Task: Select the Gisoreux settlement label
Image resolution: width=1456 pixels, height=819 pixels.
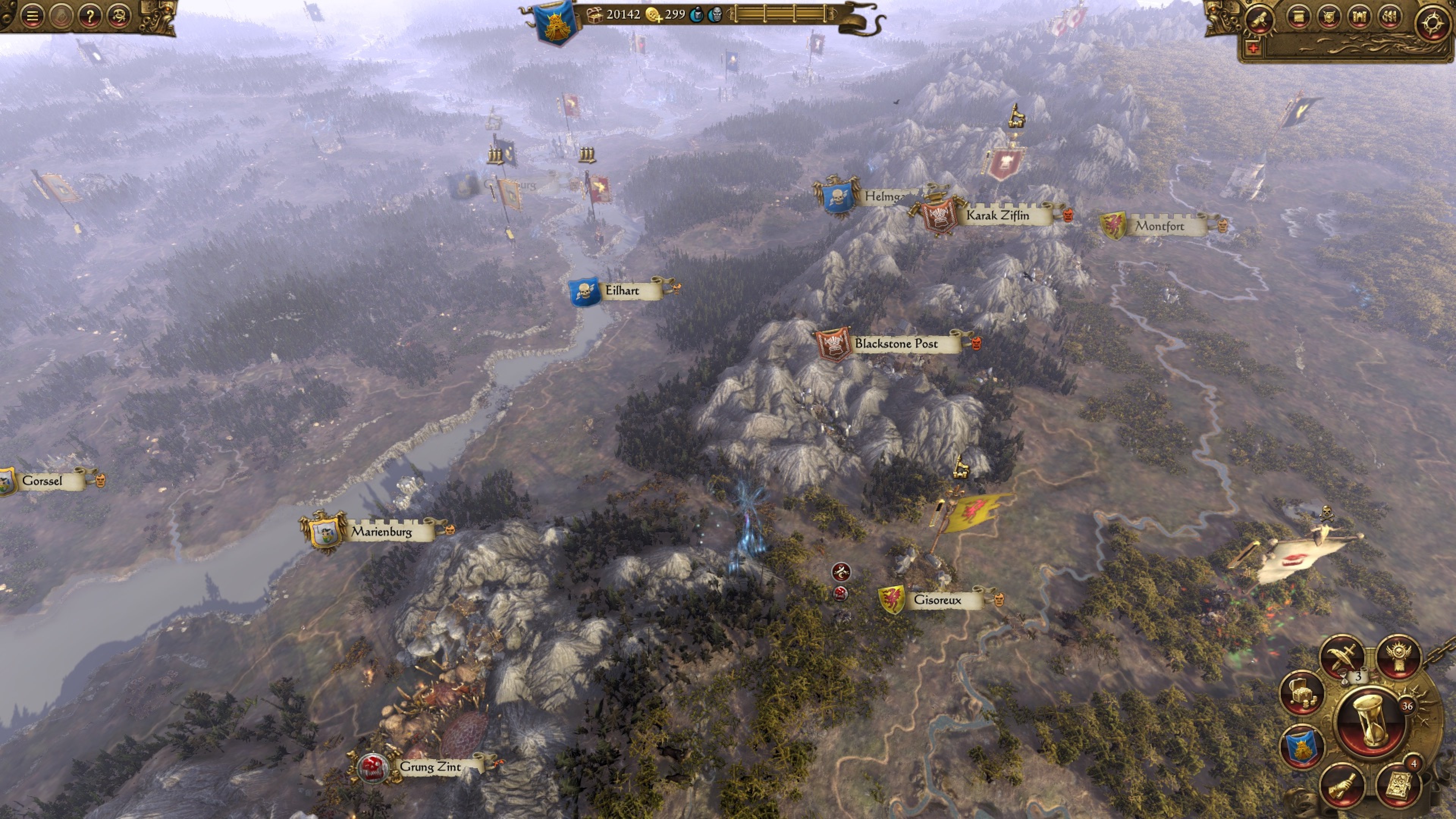Action: tap(937, 600)
